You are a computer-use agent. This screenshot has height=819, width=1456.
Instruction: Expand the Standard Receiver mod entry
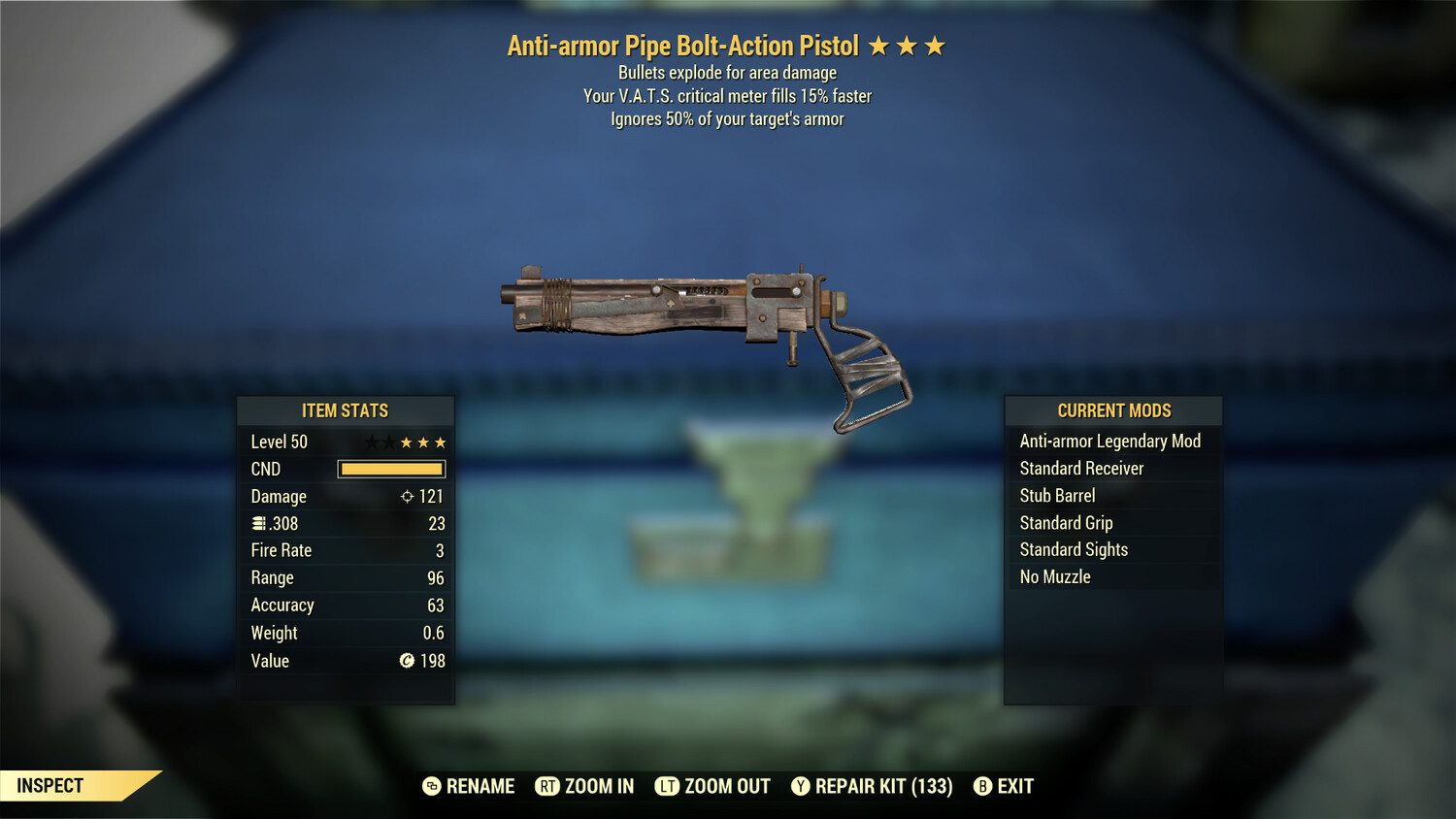[x=1081, y=468]
